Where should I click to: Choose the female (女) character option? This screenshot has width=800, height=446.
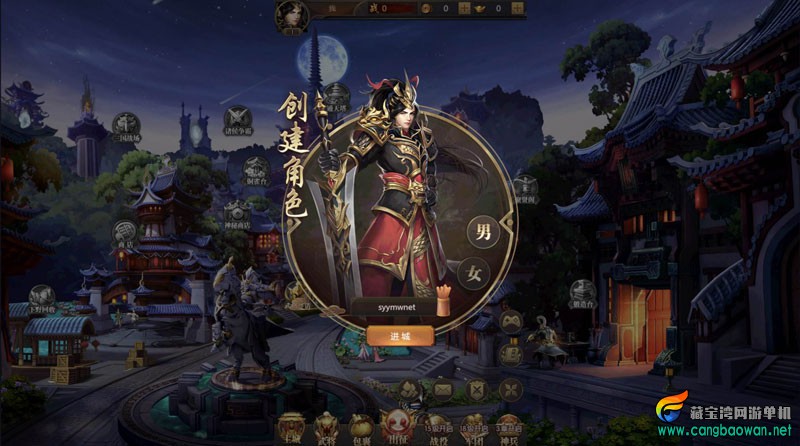tap(473, 273)
